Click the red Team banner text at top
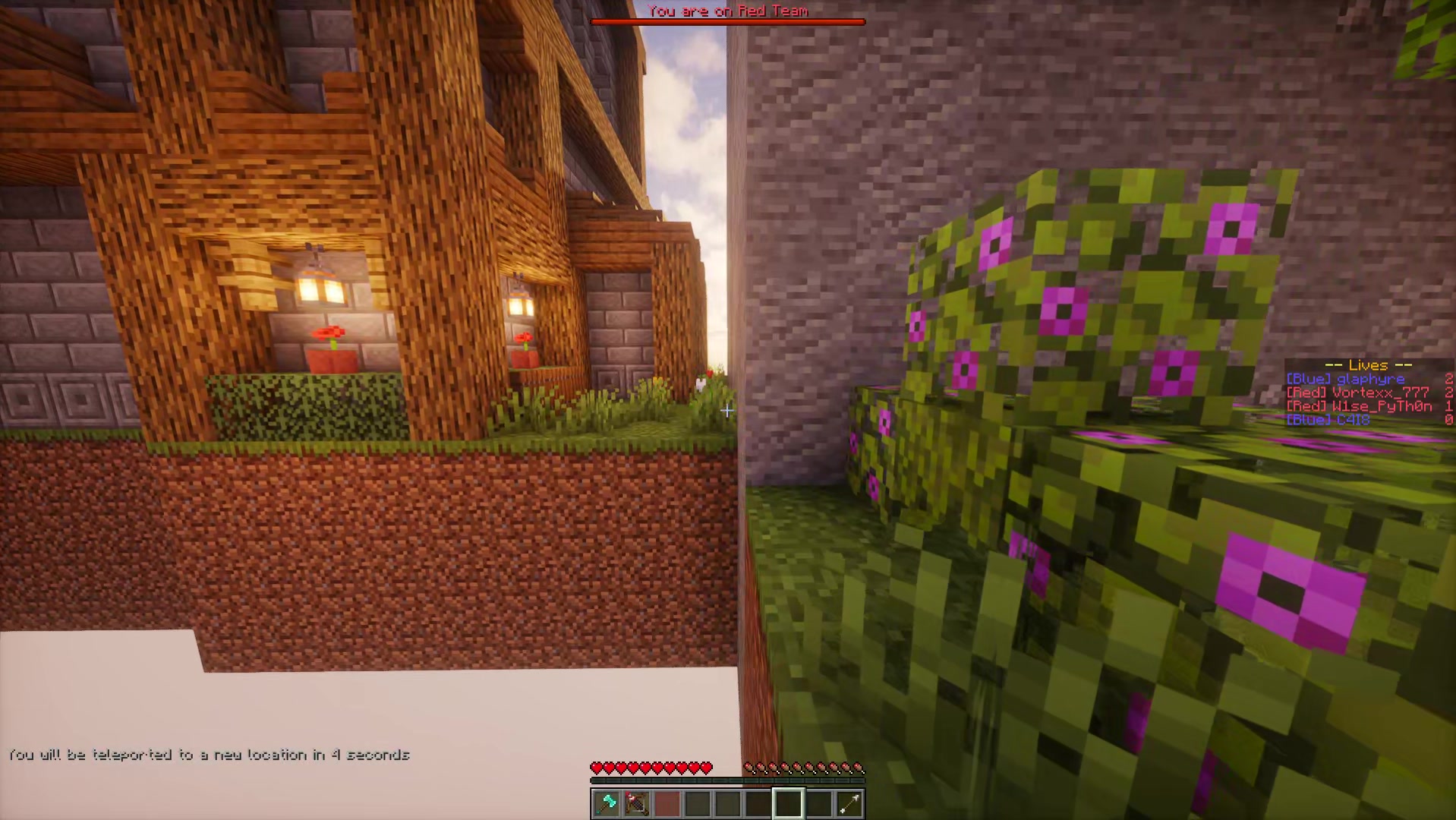Screen dimensions: 1456x820 tap(727, 11)
